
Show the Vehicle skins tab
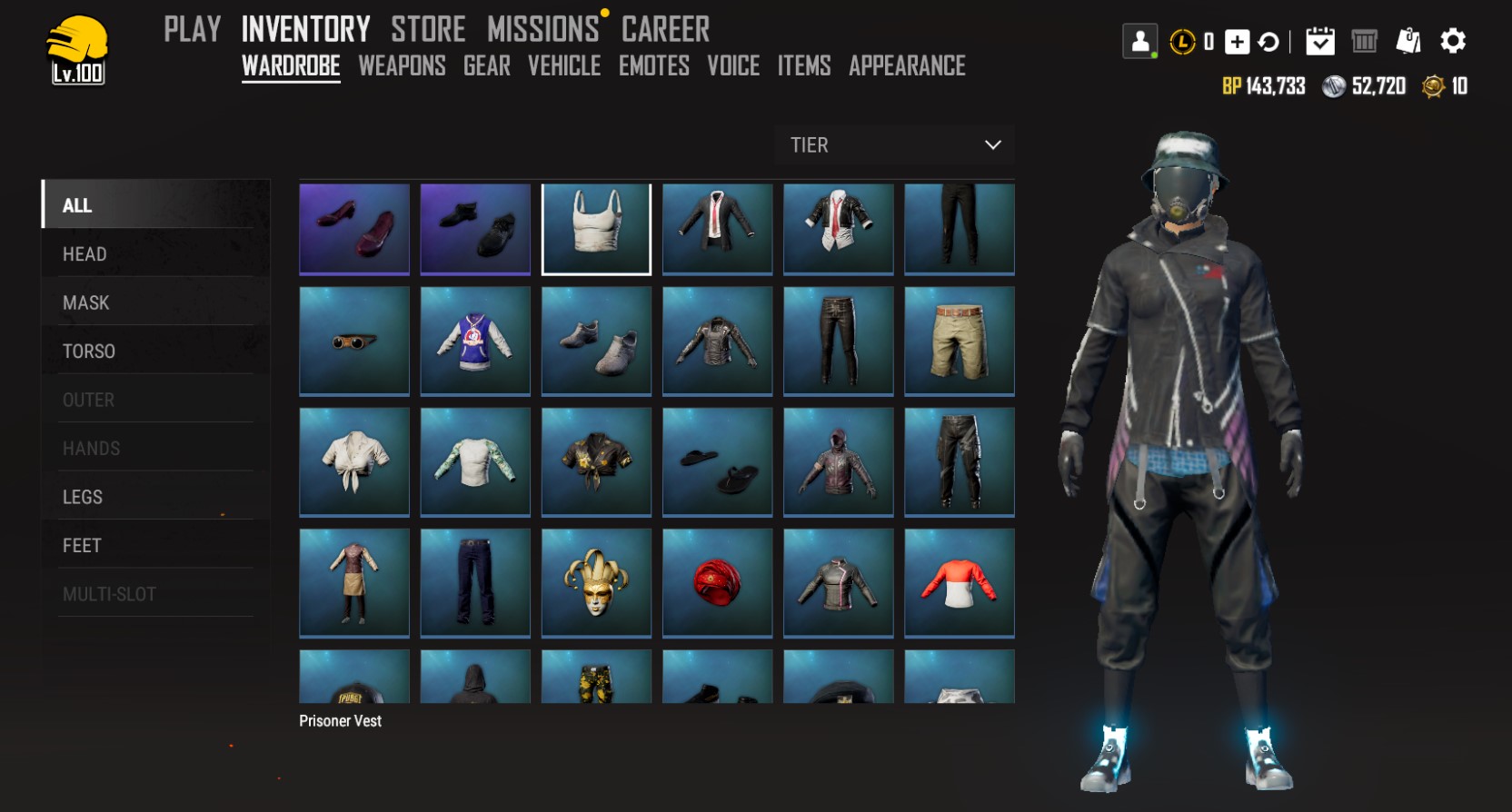click(x=564, y=66)
